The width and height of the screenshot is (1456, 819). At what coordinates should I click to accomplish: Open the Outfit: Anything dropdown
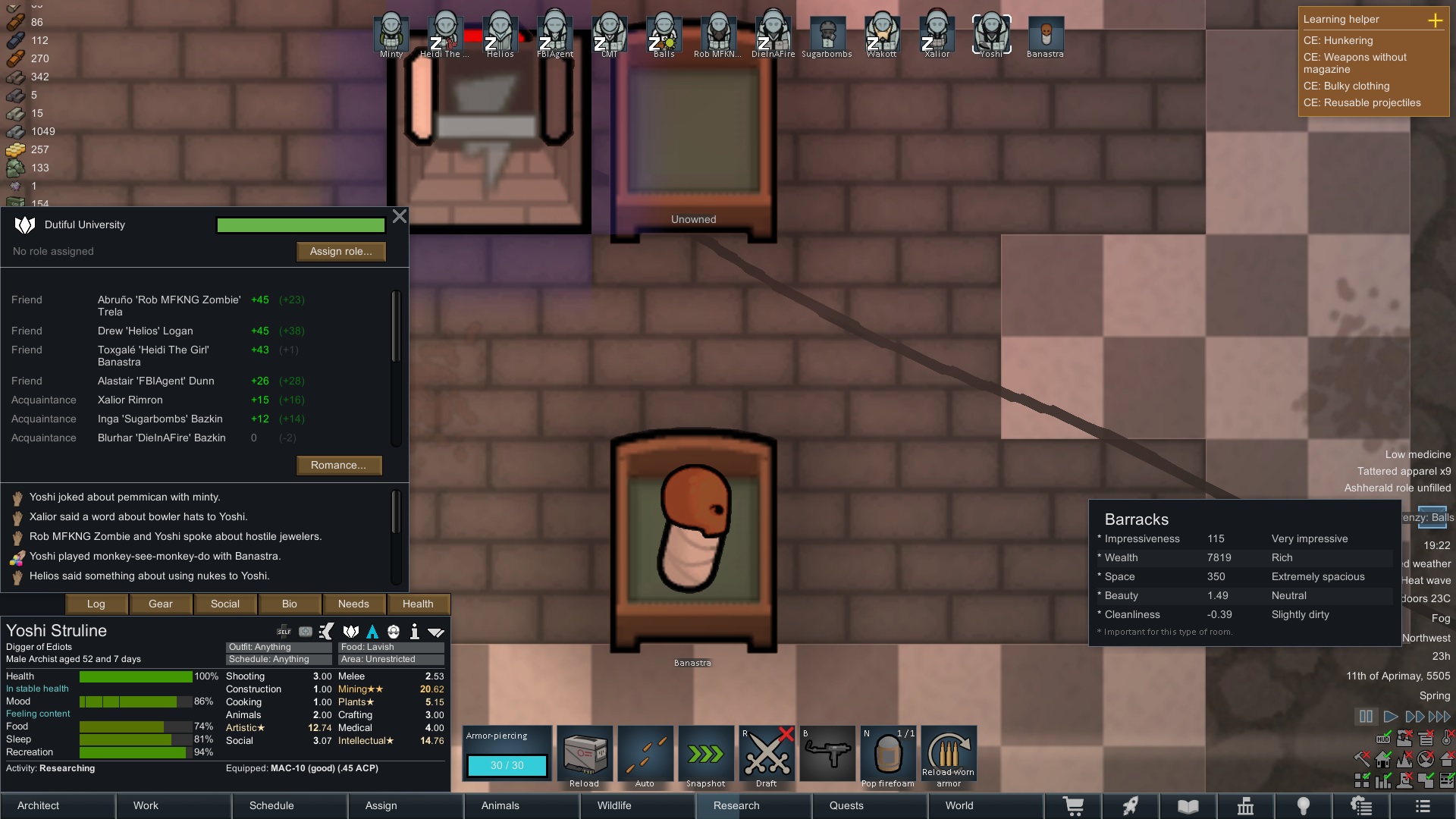pos(278,647)
